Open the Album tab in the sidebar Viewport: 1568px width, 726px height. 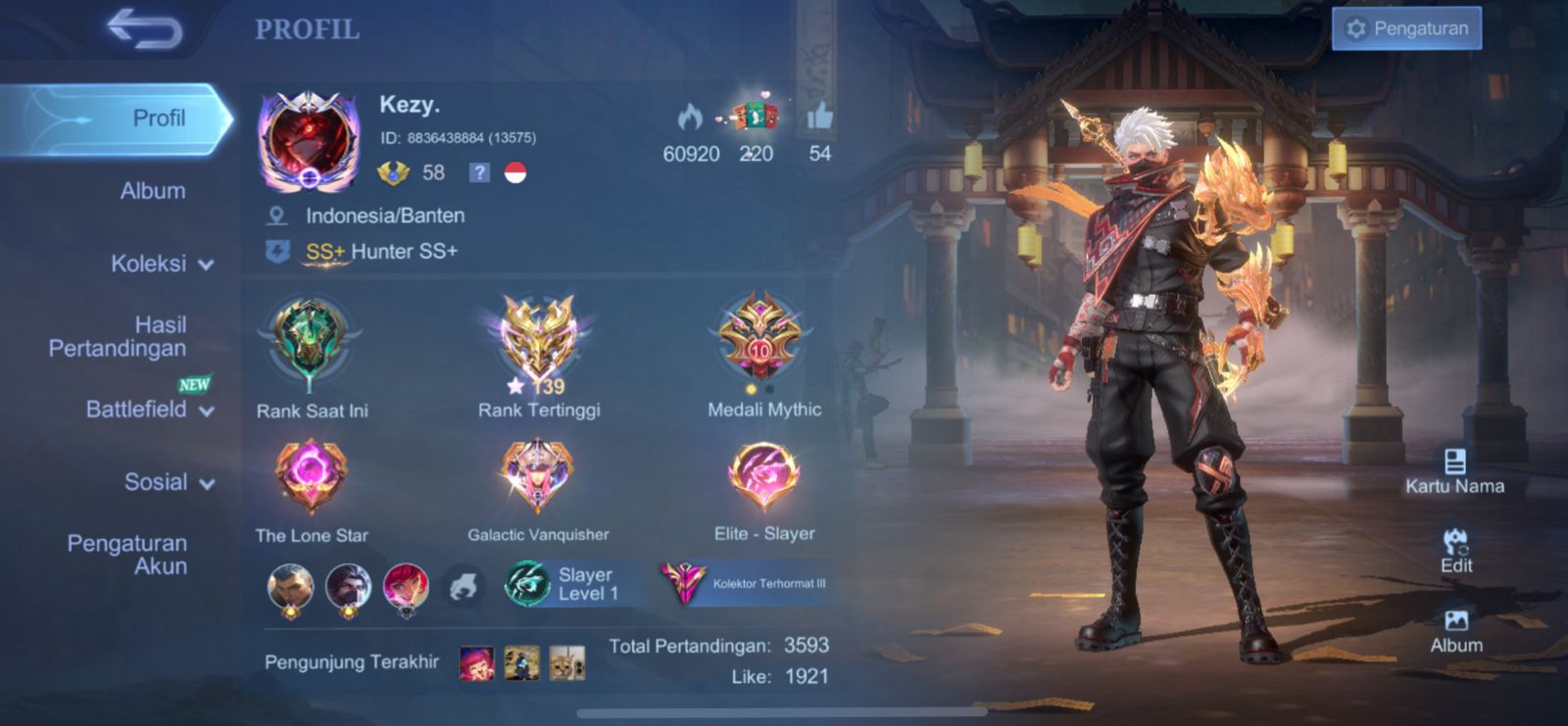[x=152, y=191]
